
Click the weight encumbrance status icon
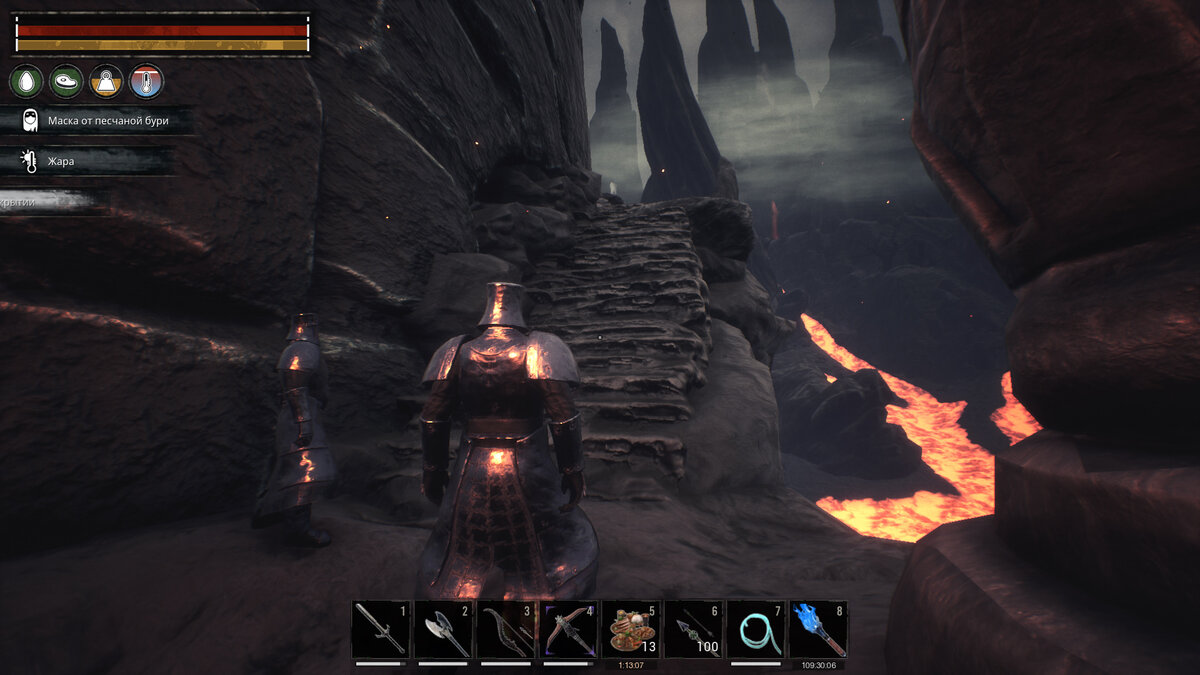(x=106, y=81)
